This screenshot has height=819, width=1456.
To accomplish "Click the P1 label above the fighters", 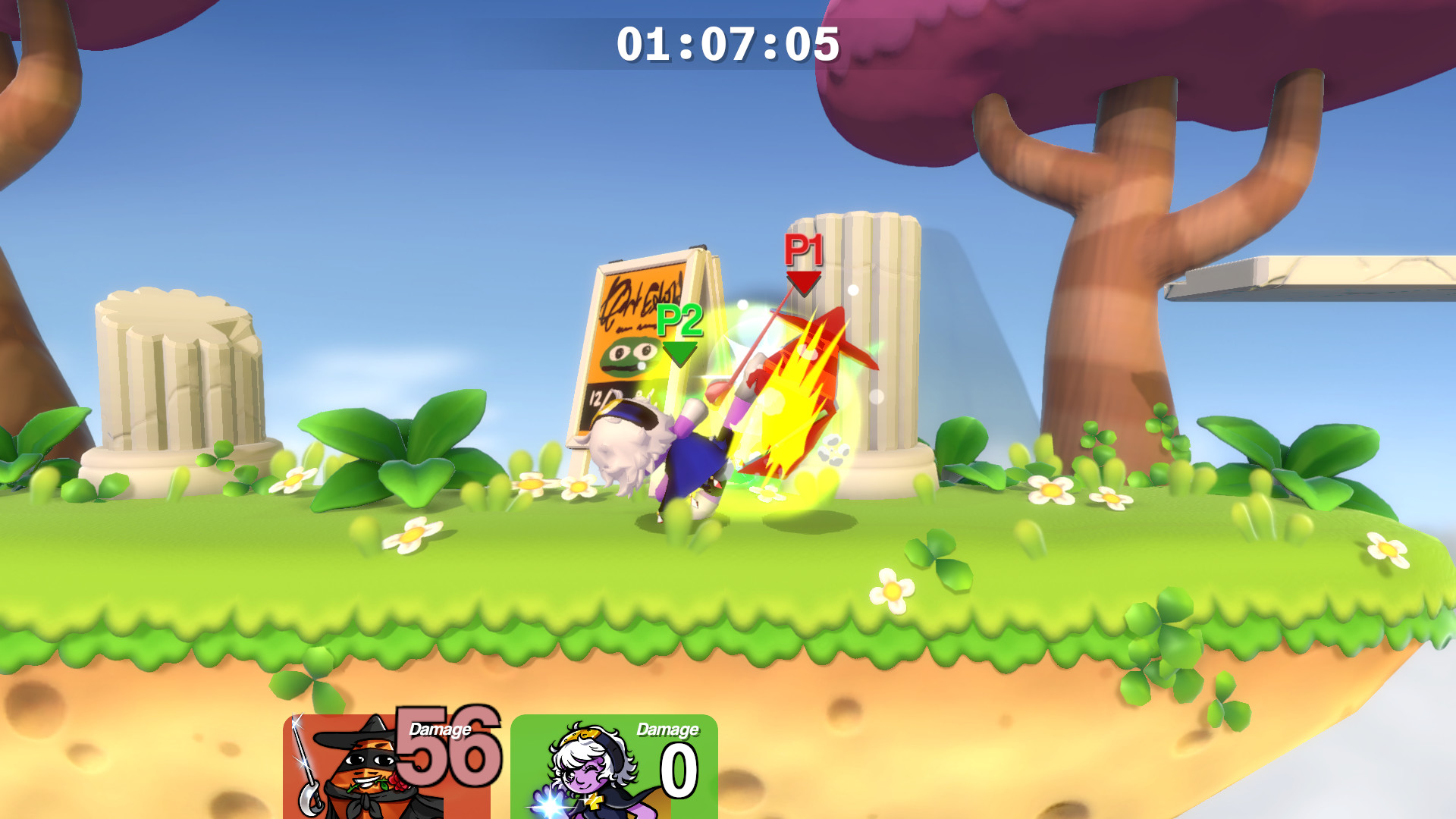I will pos(802,250).
